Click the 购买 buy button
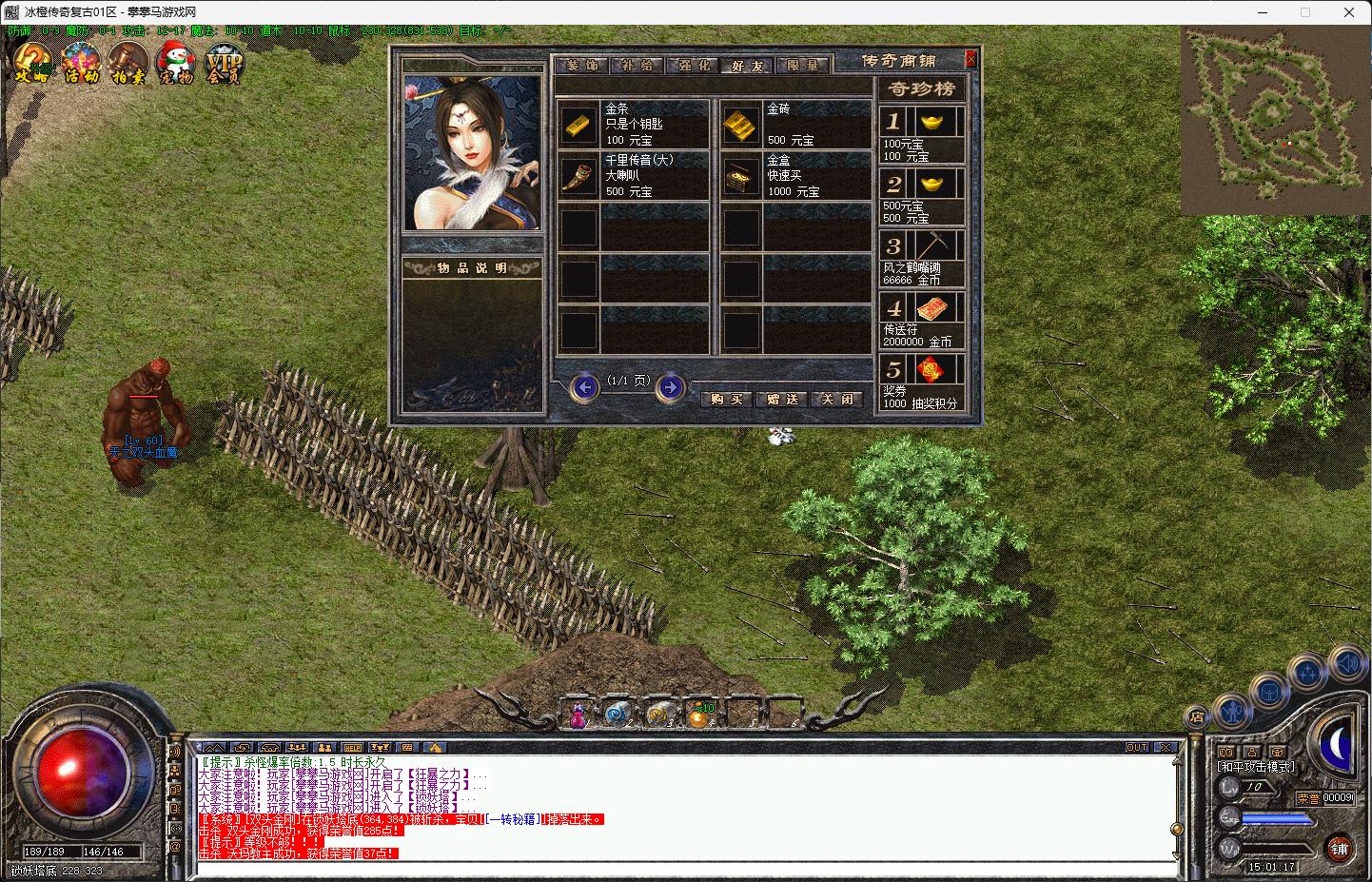This screenshot has width=1372, height=882. click(x=727, y=400)
